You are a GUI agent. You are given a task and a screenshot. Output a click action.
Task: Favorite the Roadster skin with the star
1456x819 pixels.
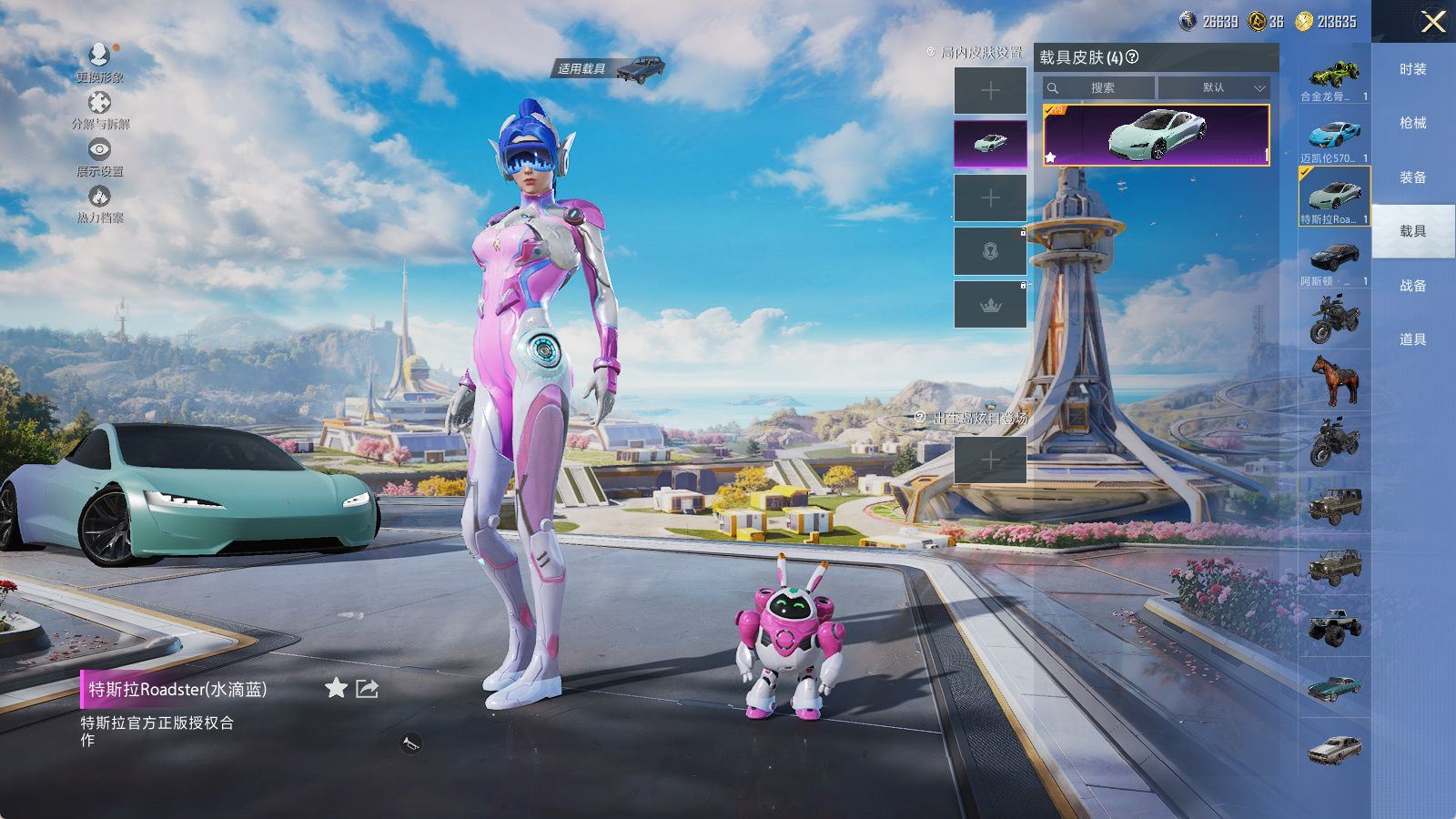click(336, 688)
